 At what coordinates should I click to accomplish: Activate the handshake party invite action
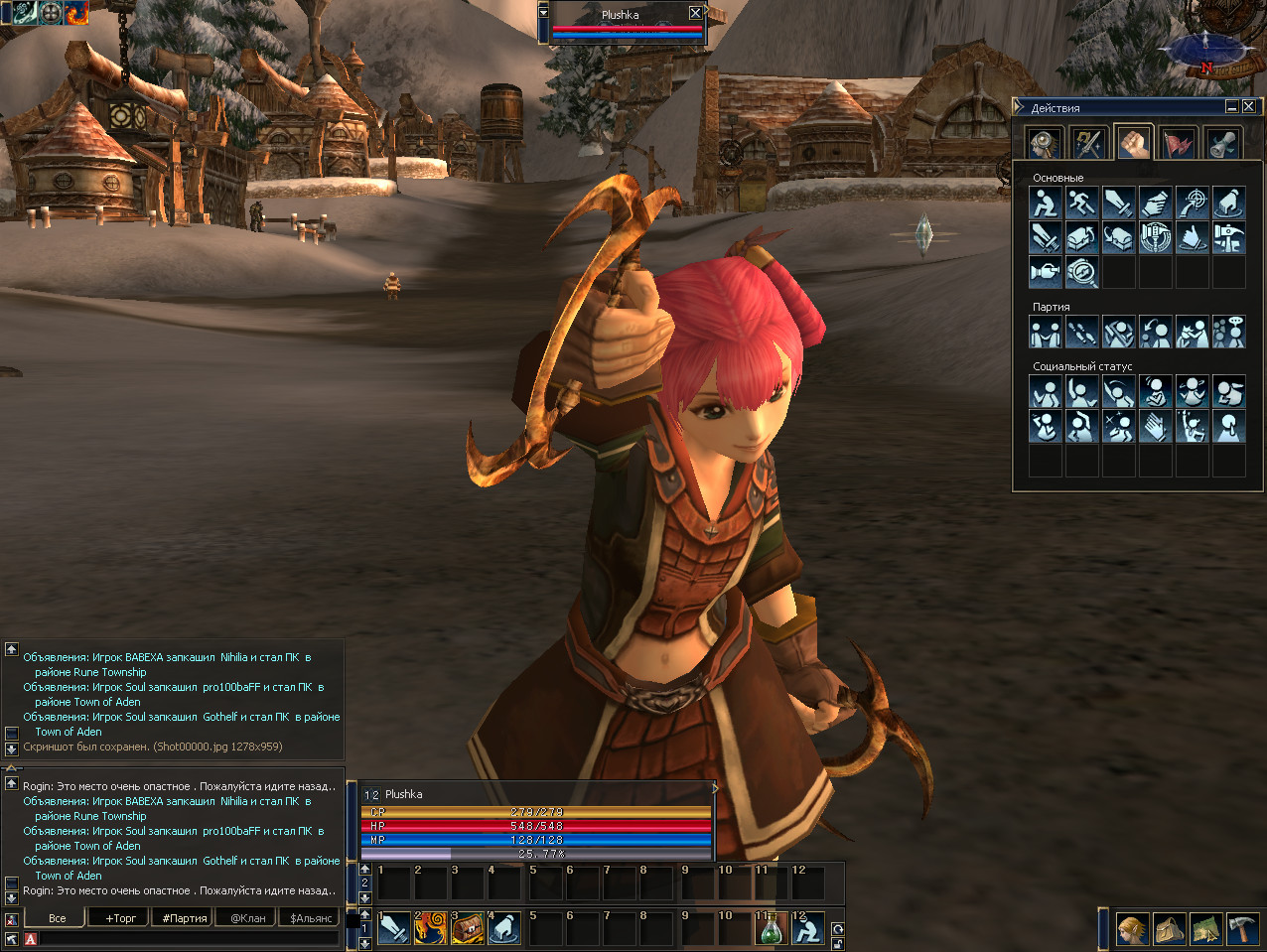(x=1045, y=333)
